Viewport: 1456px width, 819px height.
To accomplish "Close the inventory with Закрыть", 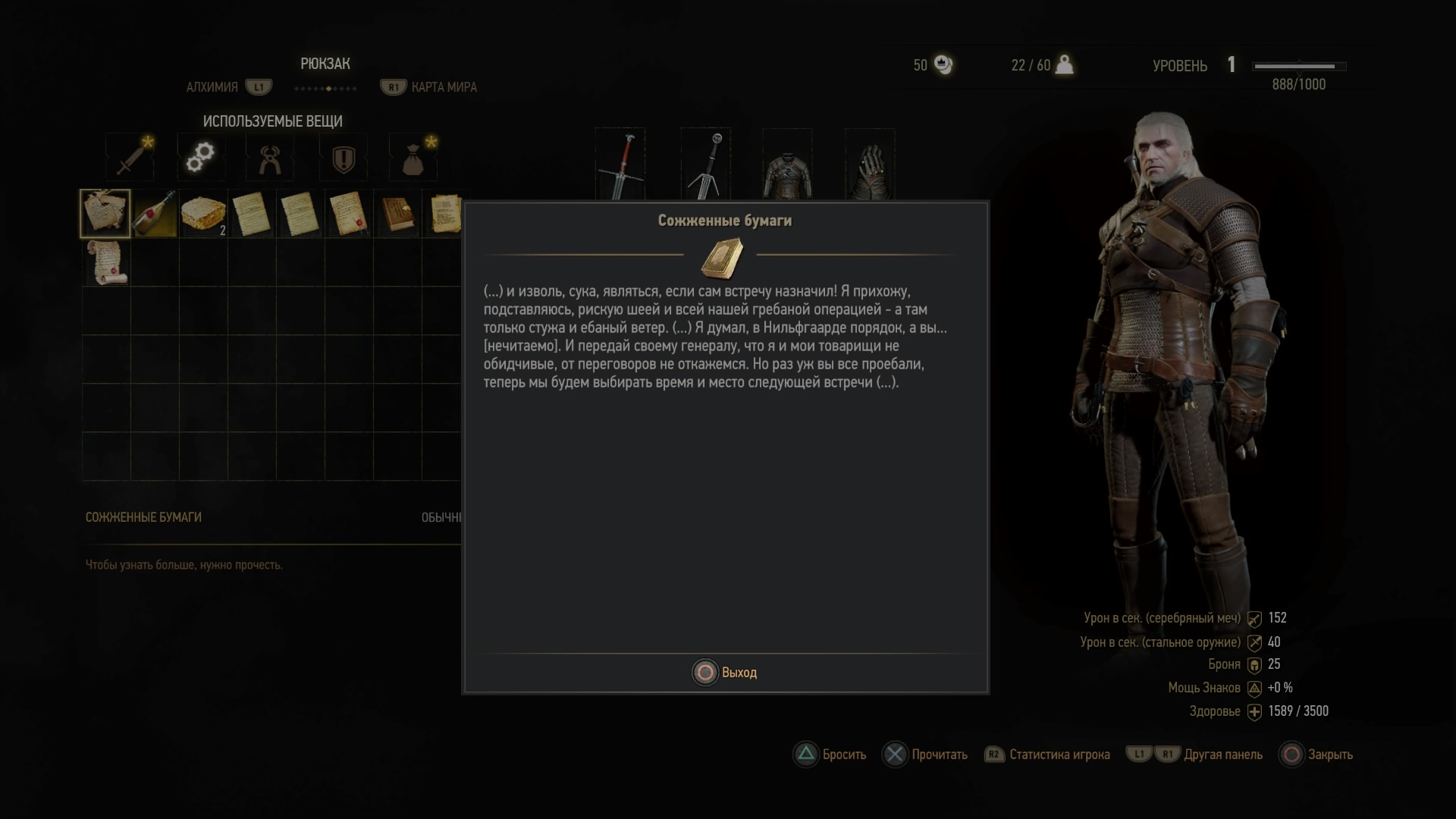I will (x=1316, y=755).
